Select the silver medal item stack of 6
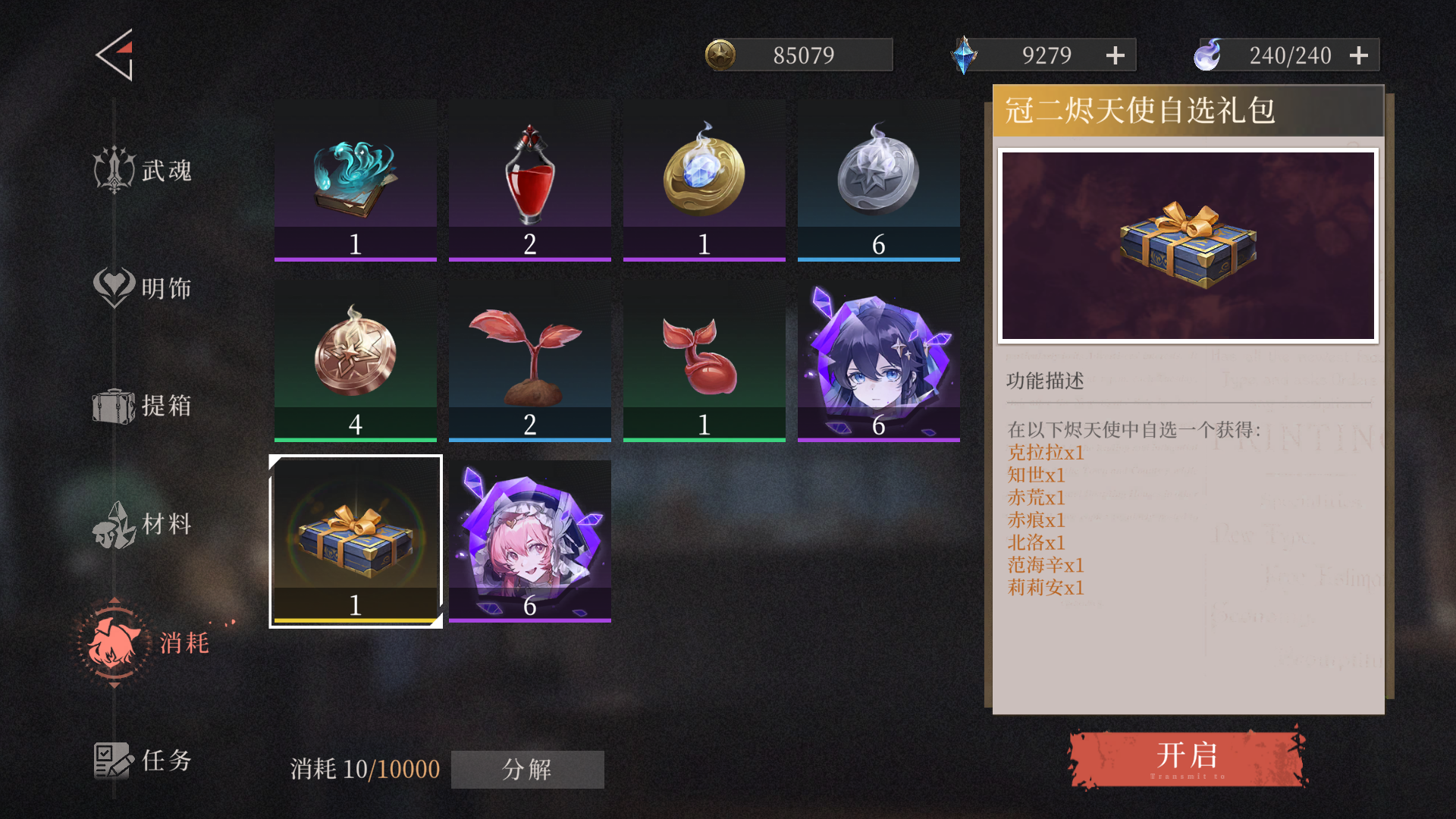1456x819 pixels. point(878,180)
